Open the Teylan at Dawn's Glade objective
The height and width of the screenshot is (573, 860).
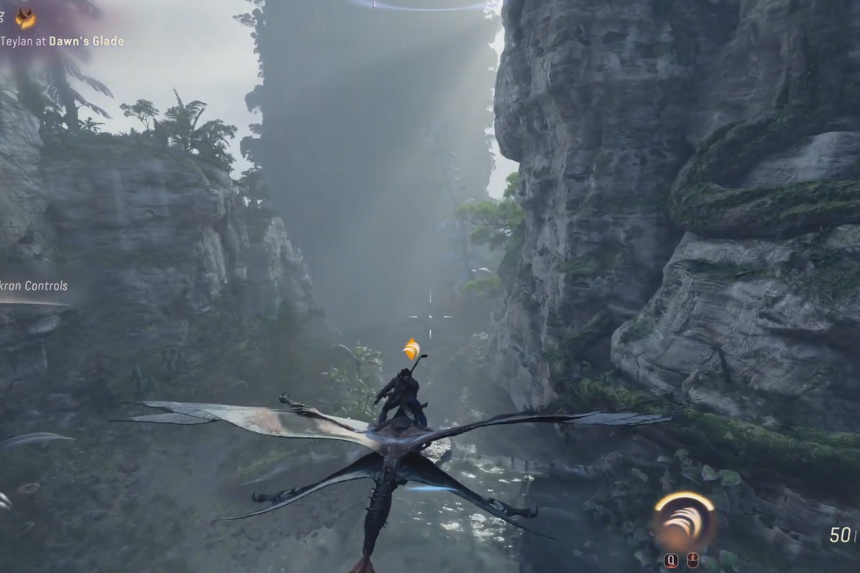(x=62, y=41)
